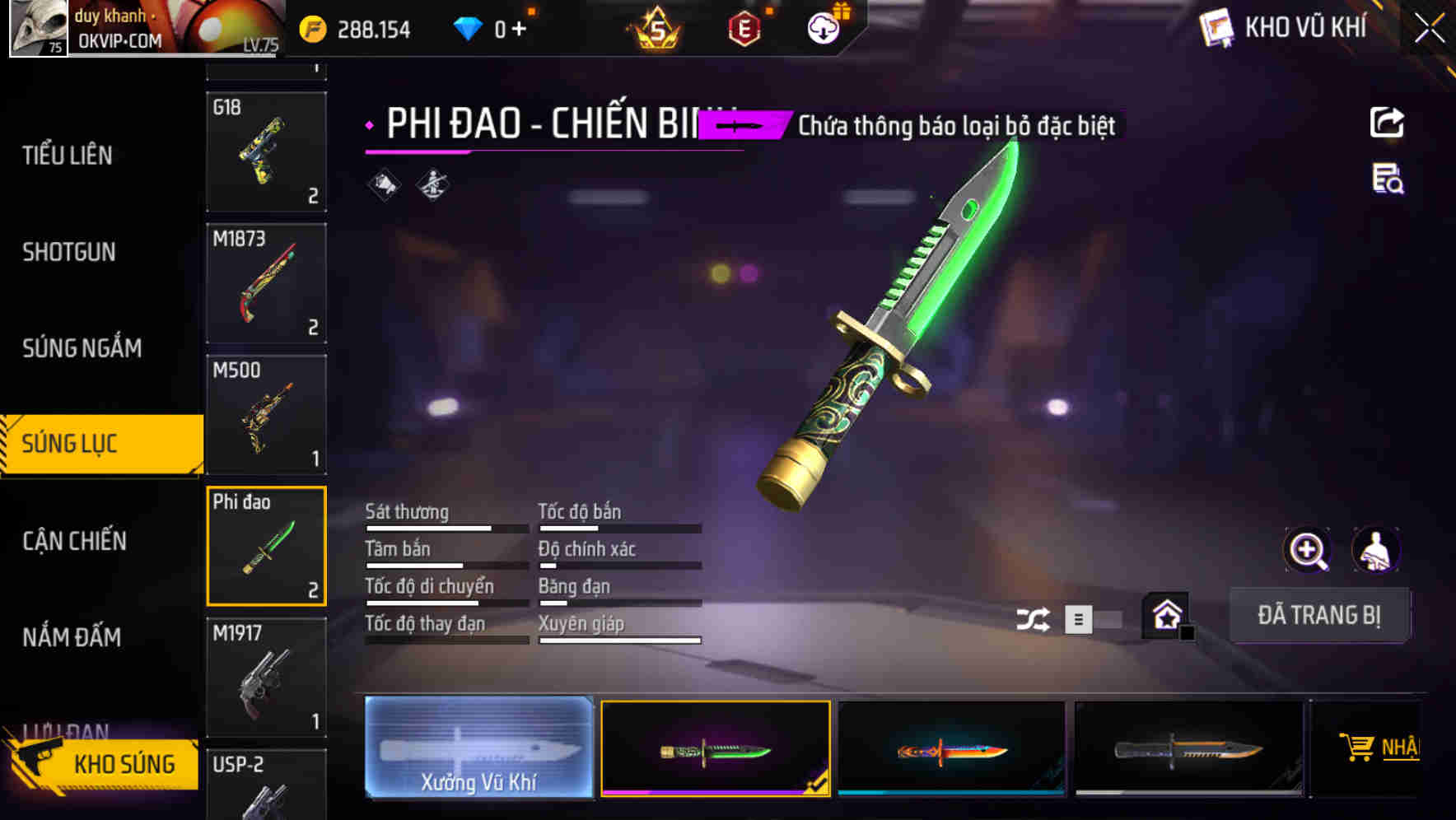Select the M500 revolver slot

click(266, 414)
